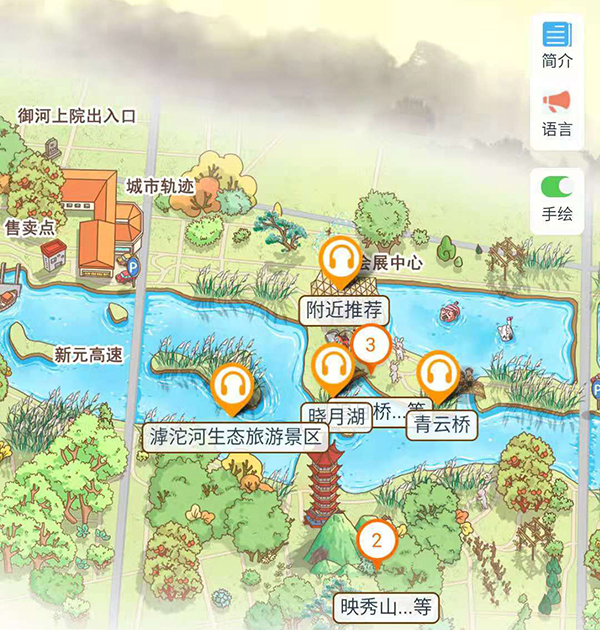Expand the cluster marker numbered 3

coord(371,346)
